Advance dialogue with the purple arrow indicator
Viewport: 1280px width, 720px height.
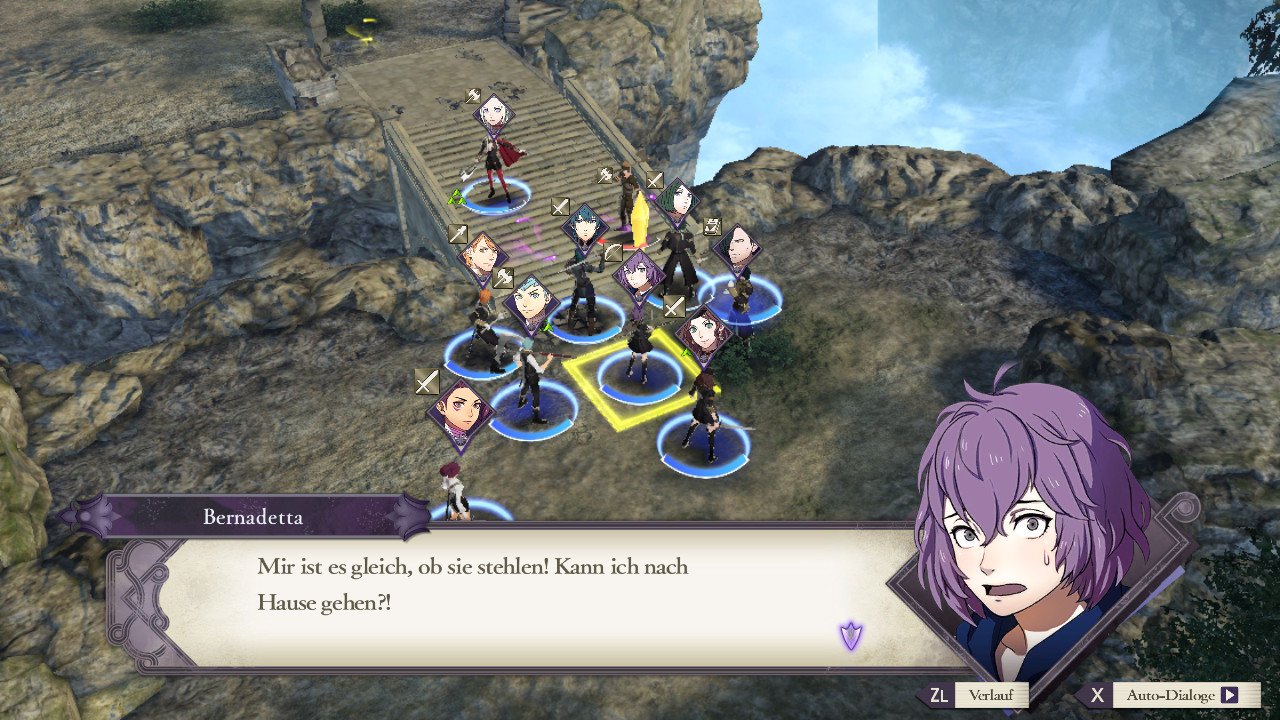851,634
